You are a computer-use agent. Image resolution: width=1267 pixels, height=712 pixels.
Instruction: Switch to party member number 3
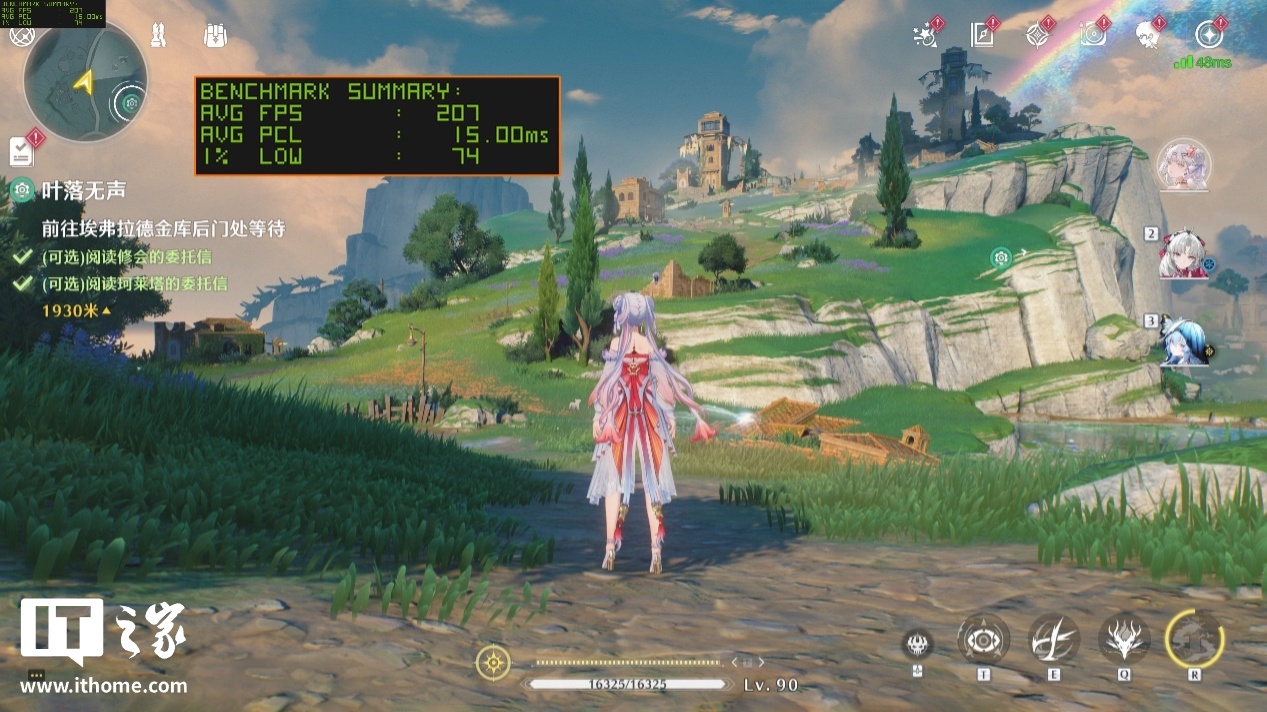(x=1184, y=340)
